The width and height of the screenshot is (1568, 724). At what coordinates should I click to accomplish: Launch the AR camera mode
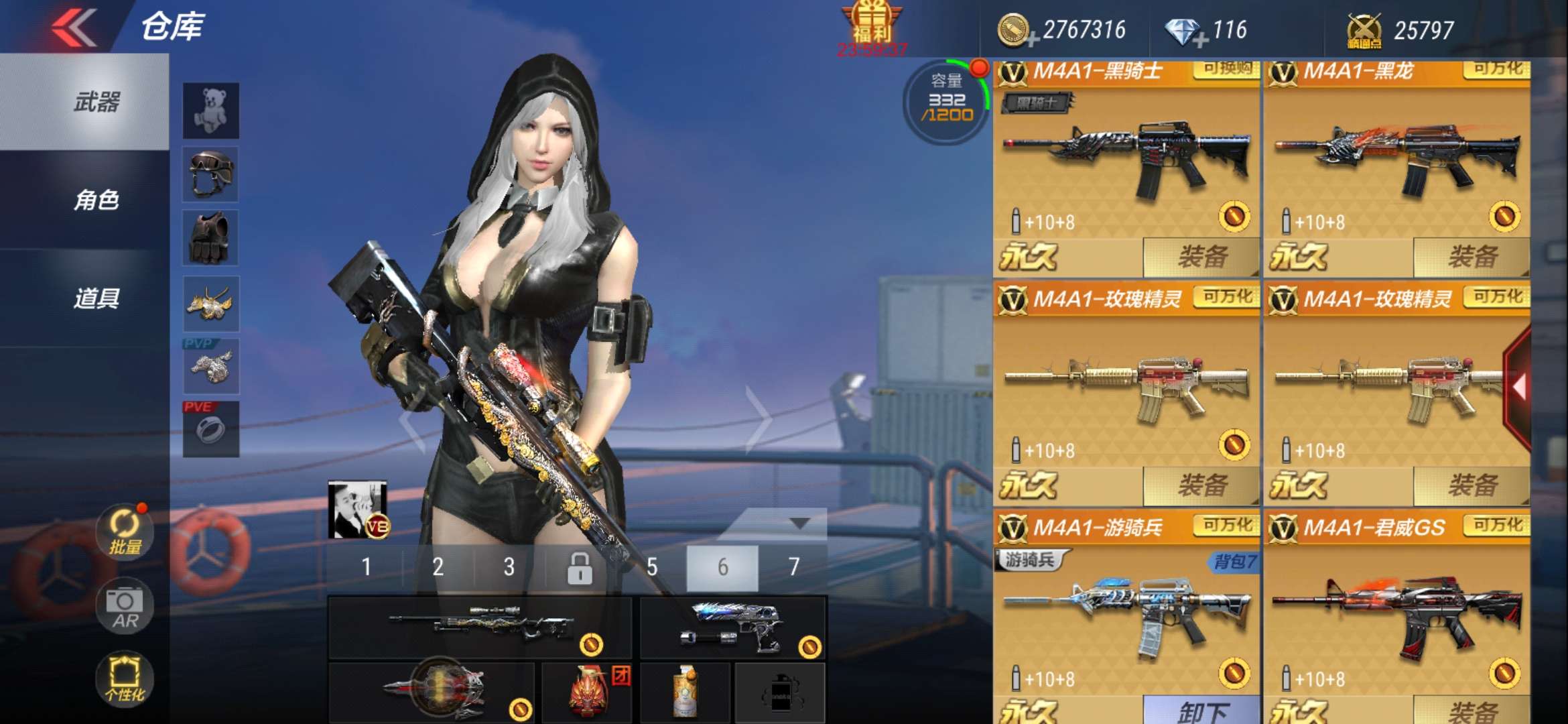pos(125,606)
